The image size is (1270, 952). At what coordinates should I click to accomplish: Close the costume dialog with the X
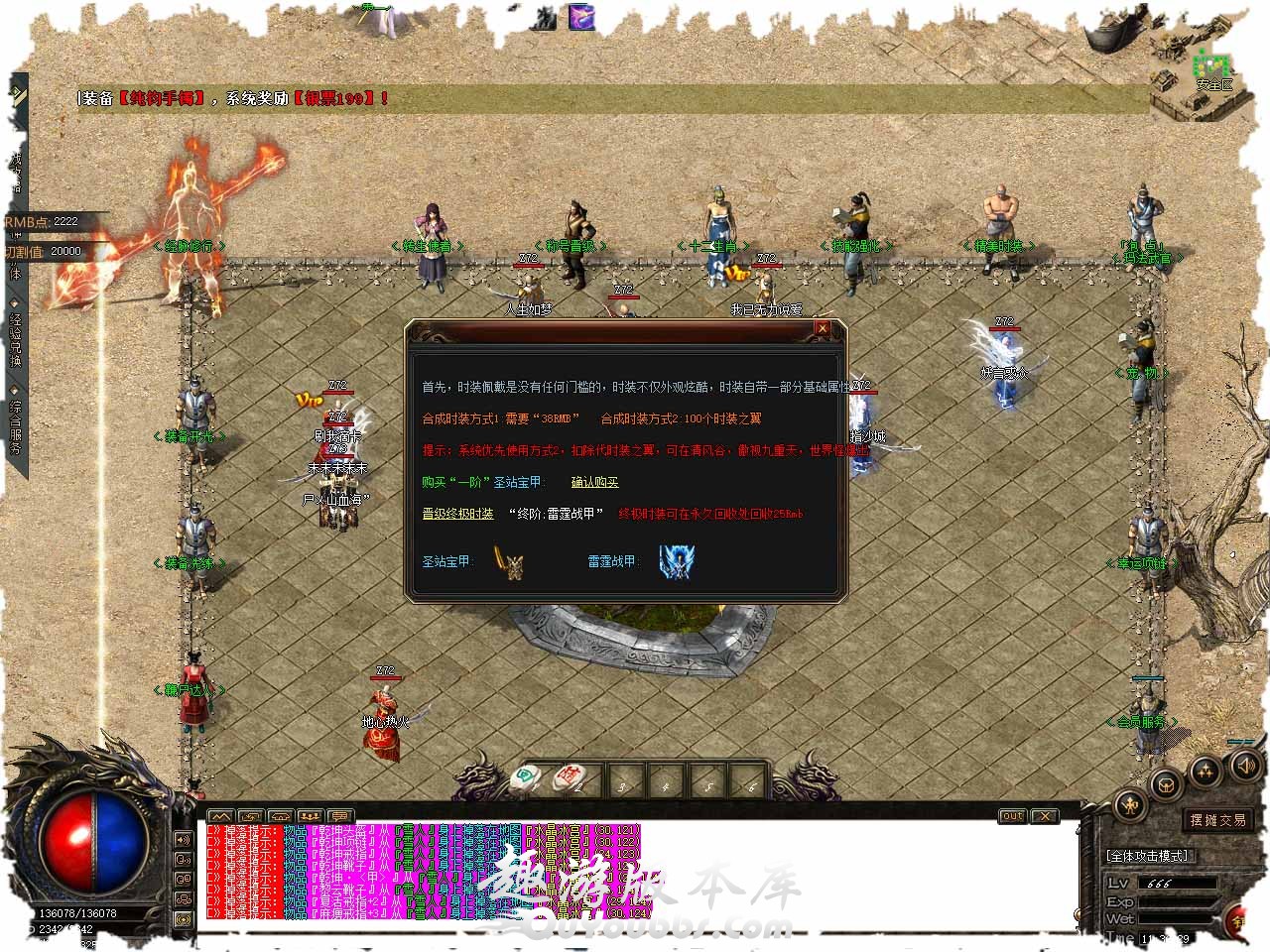(822, 328)
